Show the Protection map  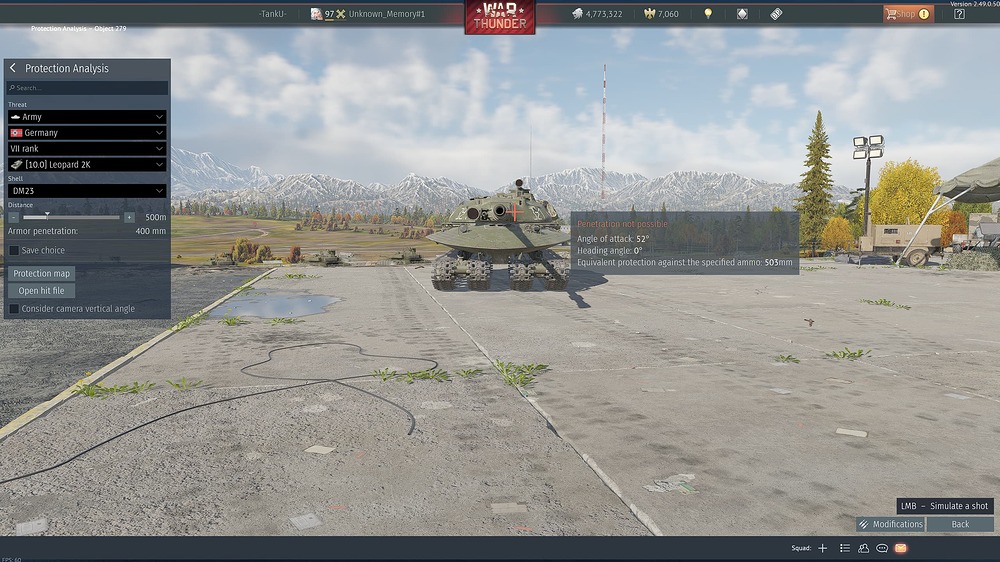pyautogui.click(x=41, y=273)
